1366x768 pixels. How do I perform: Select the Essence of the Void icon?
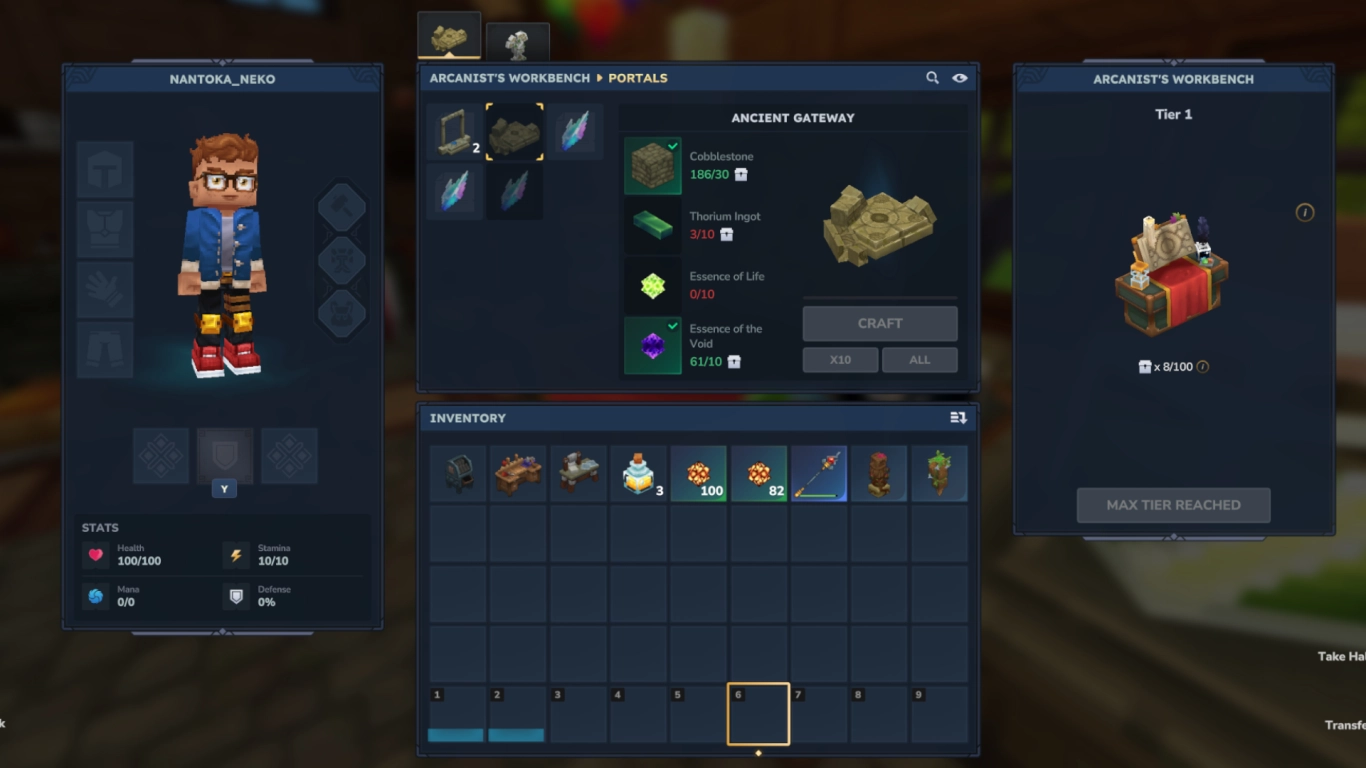click(x=652, y=345)
